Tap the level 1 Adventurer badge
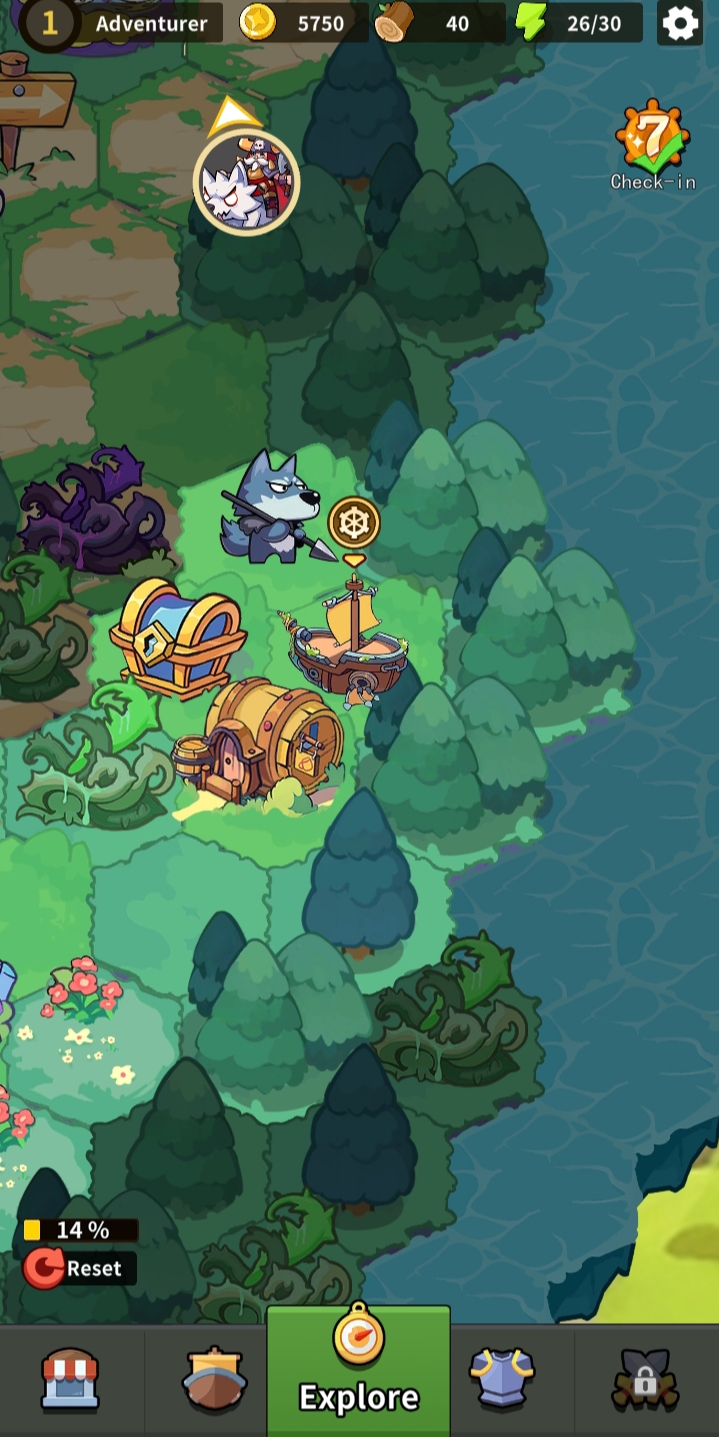The width and height of the screenshot is (719, 1437). 49,23
